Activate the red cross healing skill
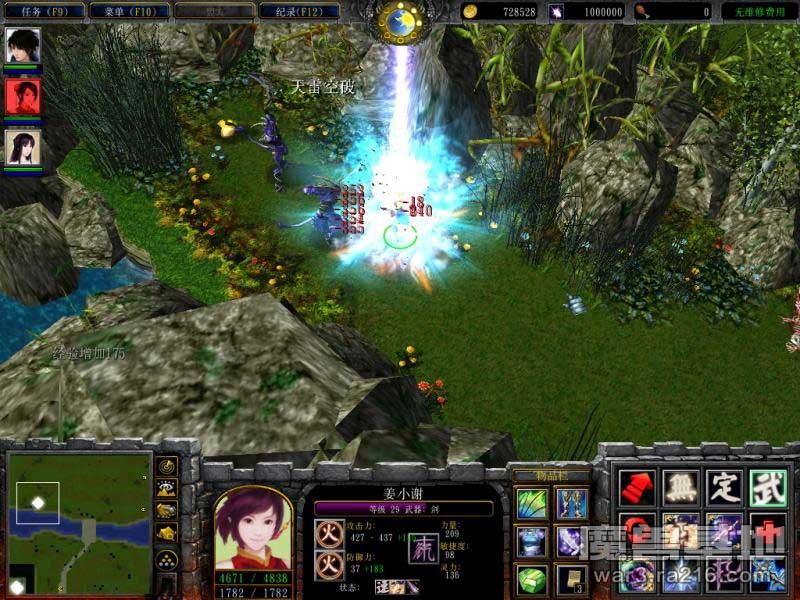Viewport: 800px width, 600px height. point(768,531)
